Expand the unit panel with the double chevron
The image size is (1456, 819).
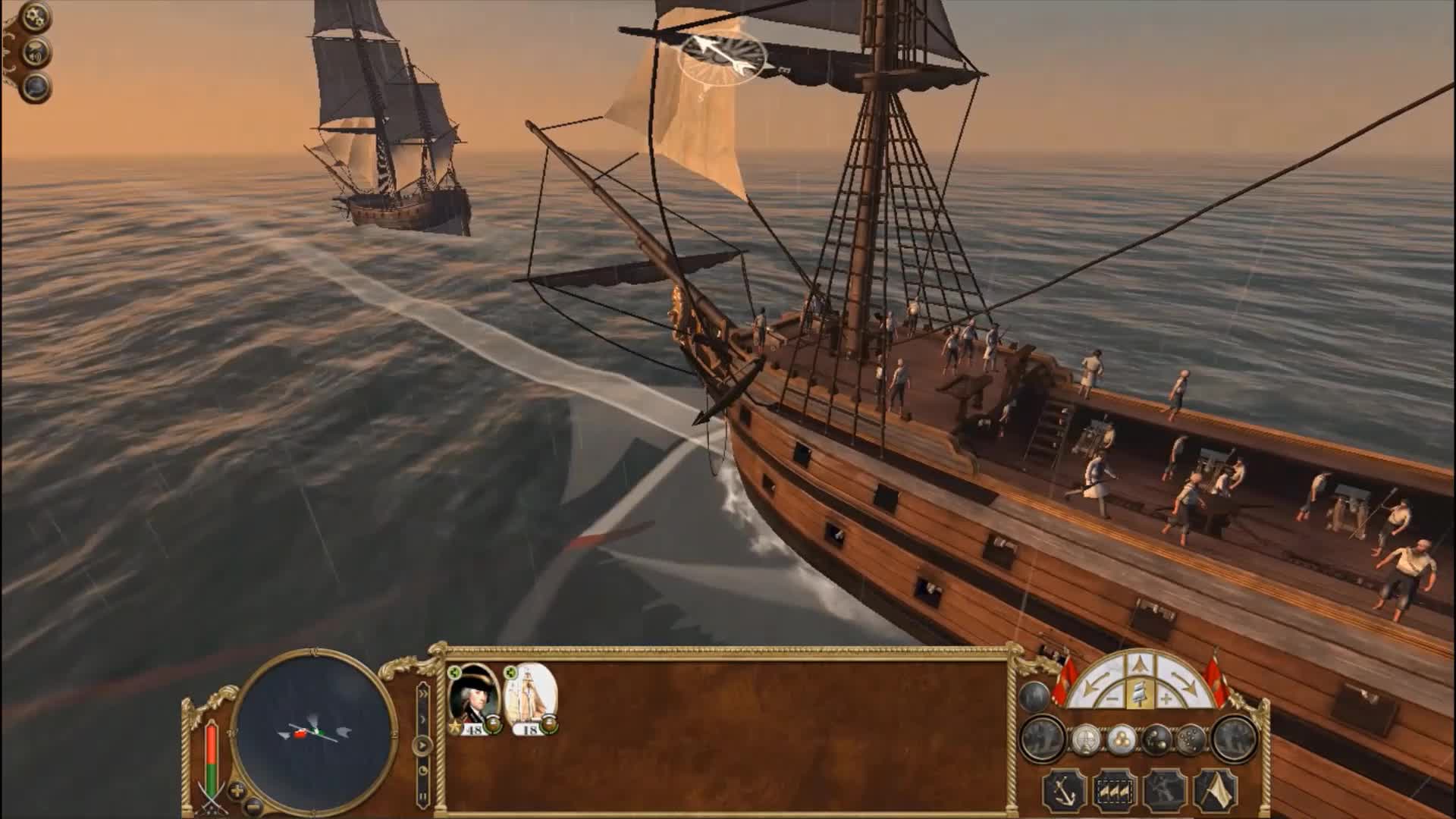pyautogui.click(x=424, y=692)
